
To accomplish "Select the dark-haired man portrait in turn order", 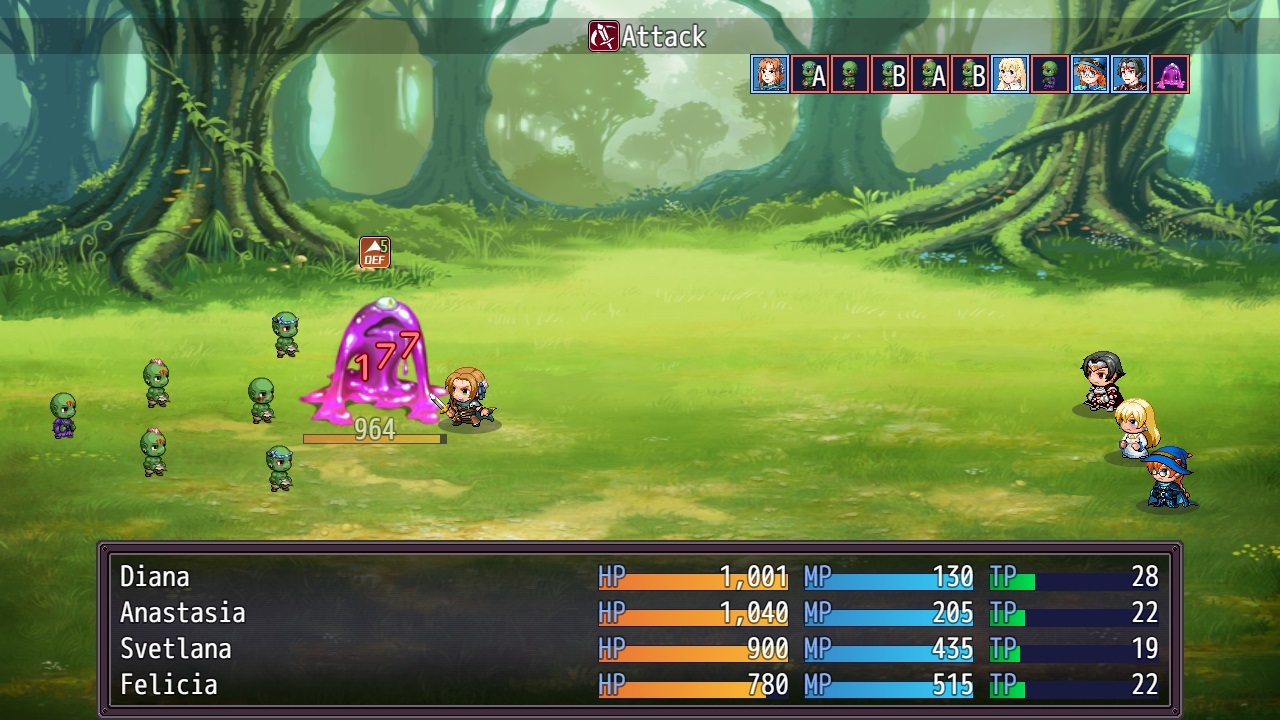I will click(1130, 74).
